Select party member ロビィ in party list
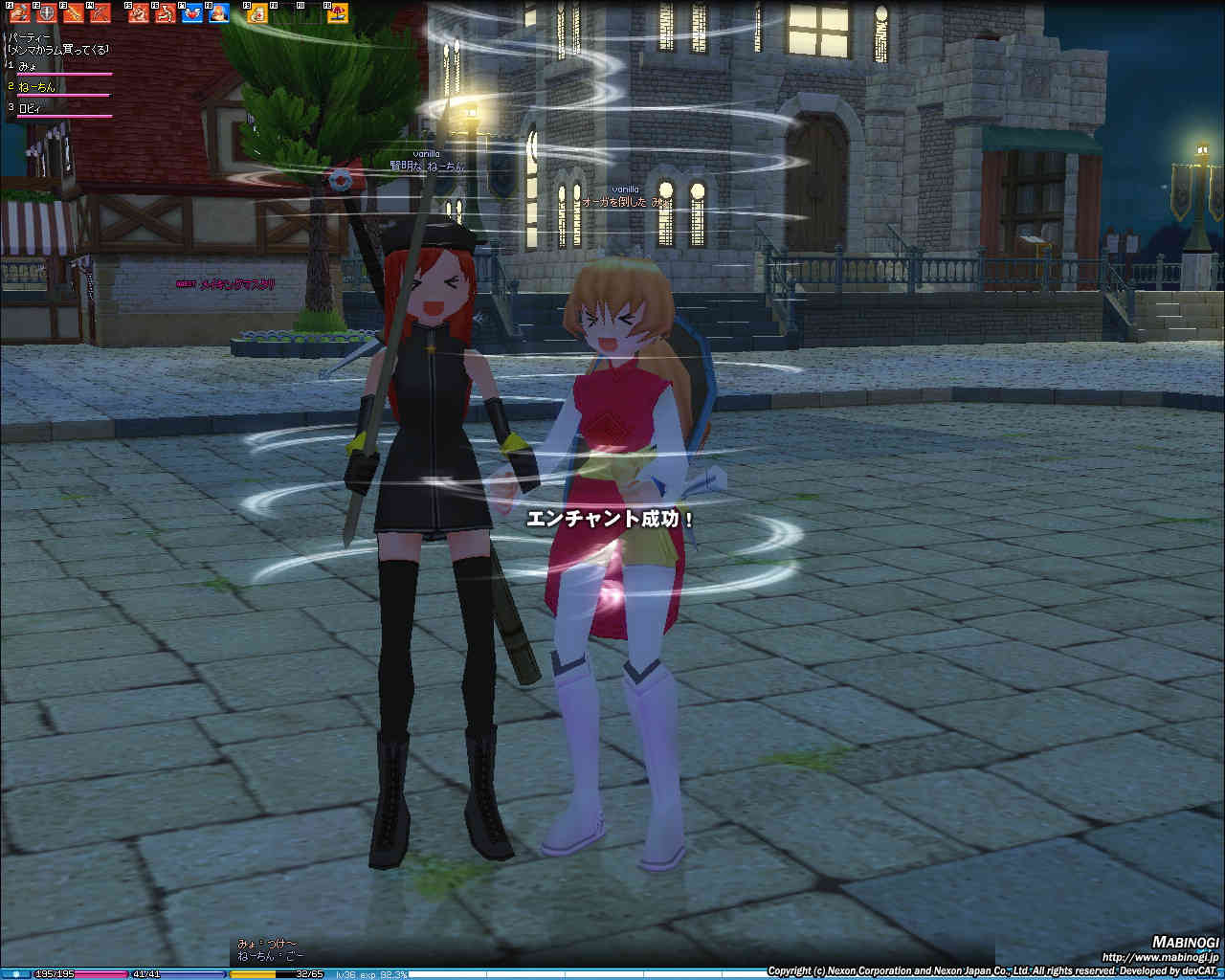This screenshot has height=980, width=1225. click(32, 108)
